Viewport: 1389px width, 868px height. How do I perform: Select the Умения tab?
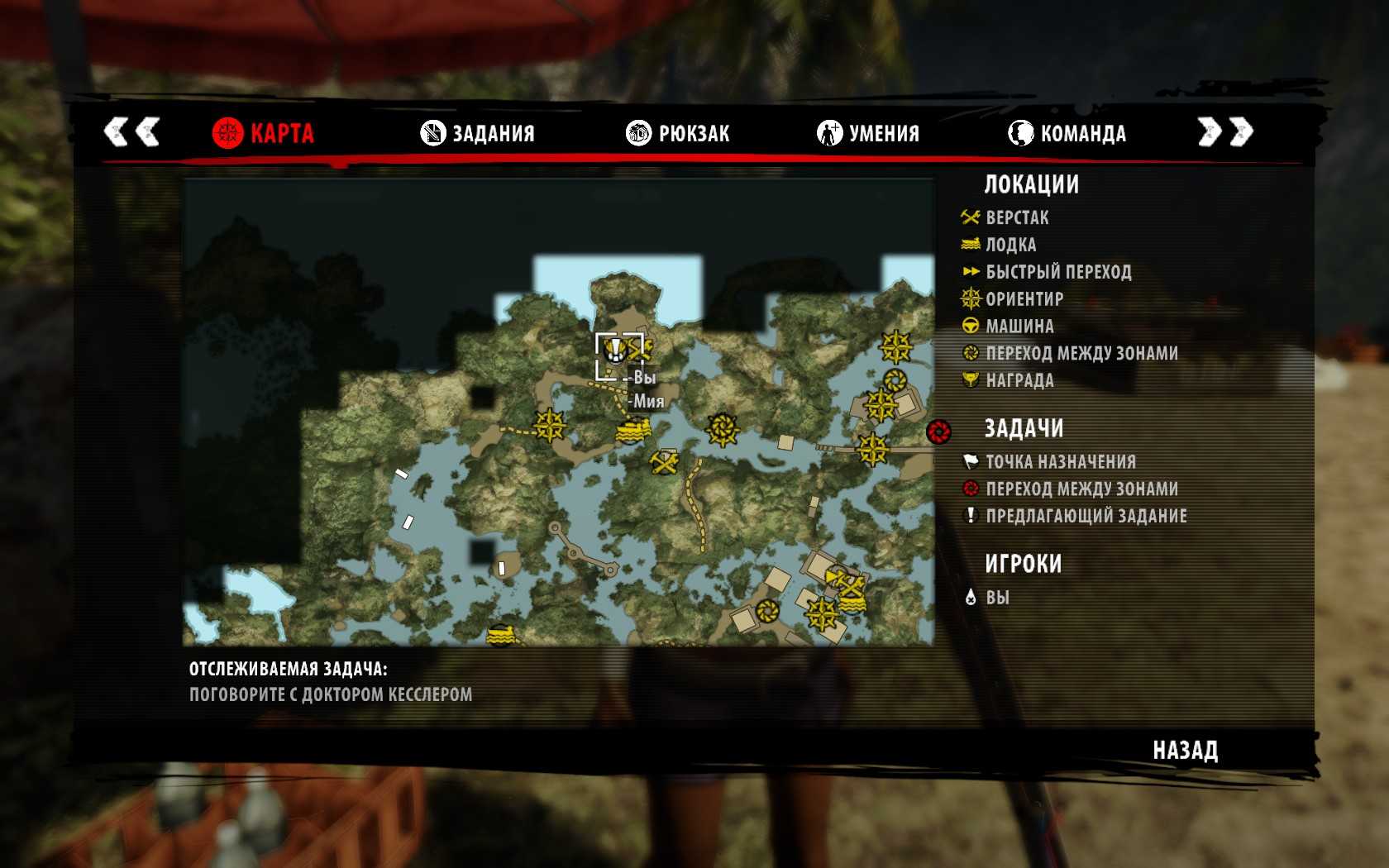pyautogui.click(x=868, y=133)
